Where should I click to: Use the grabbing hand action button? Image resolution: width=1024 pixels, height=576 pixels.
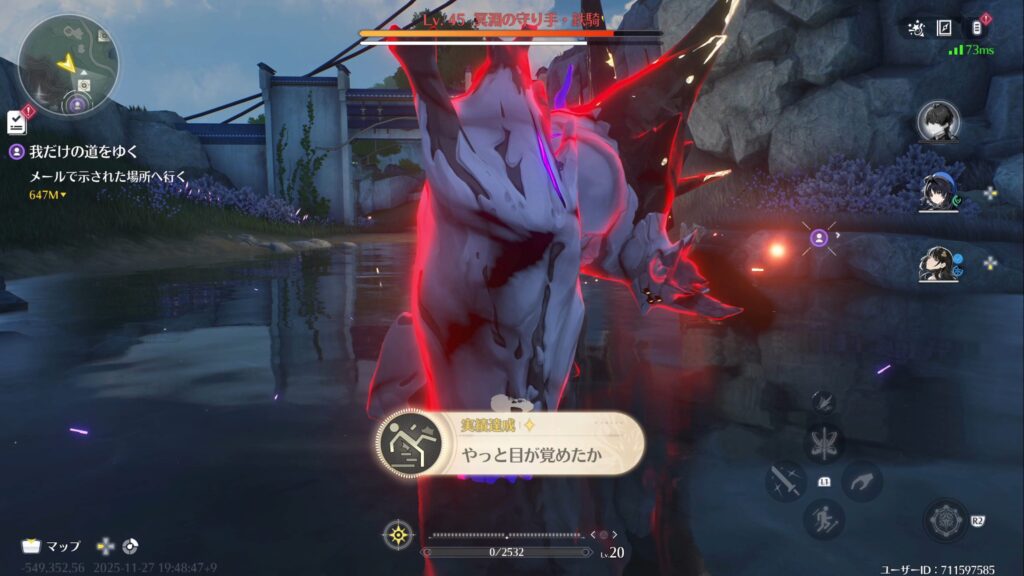[x=861, y=481]
